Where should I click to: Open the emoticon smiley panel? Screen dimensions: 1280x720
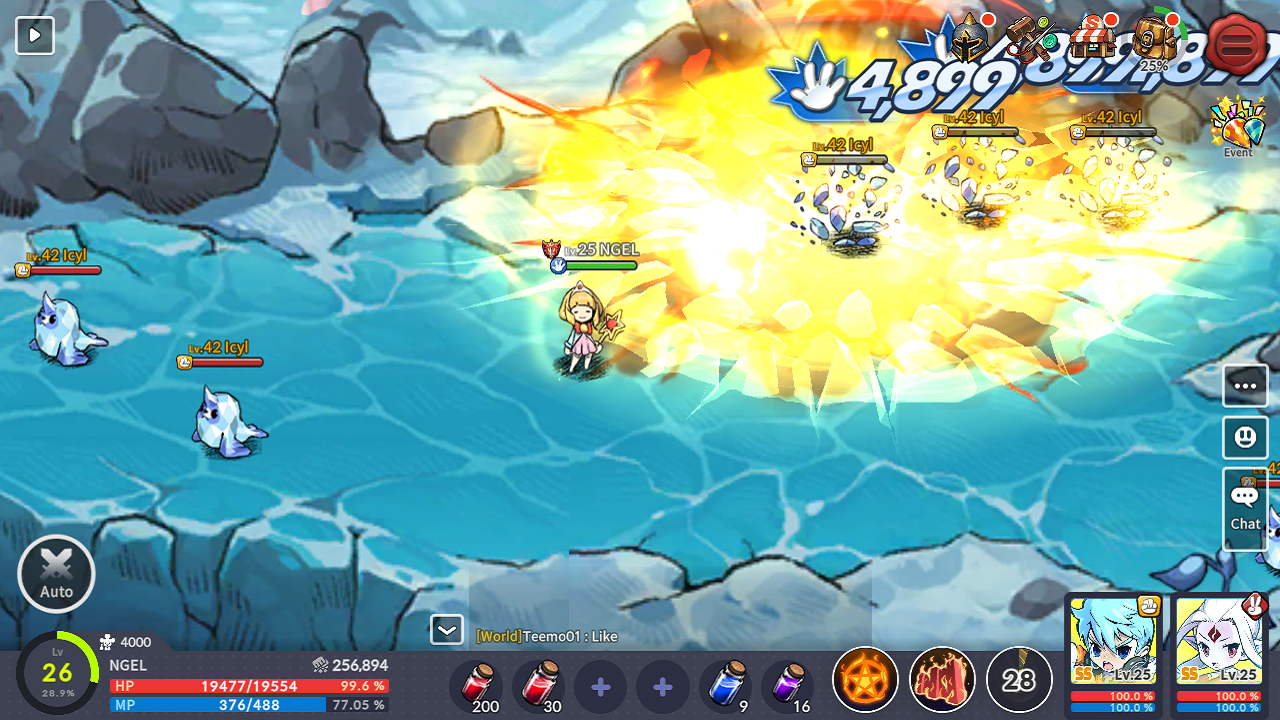1244,437
